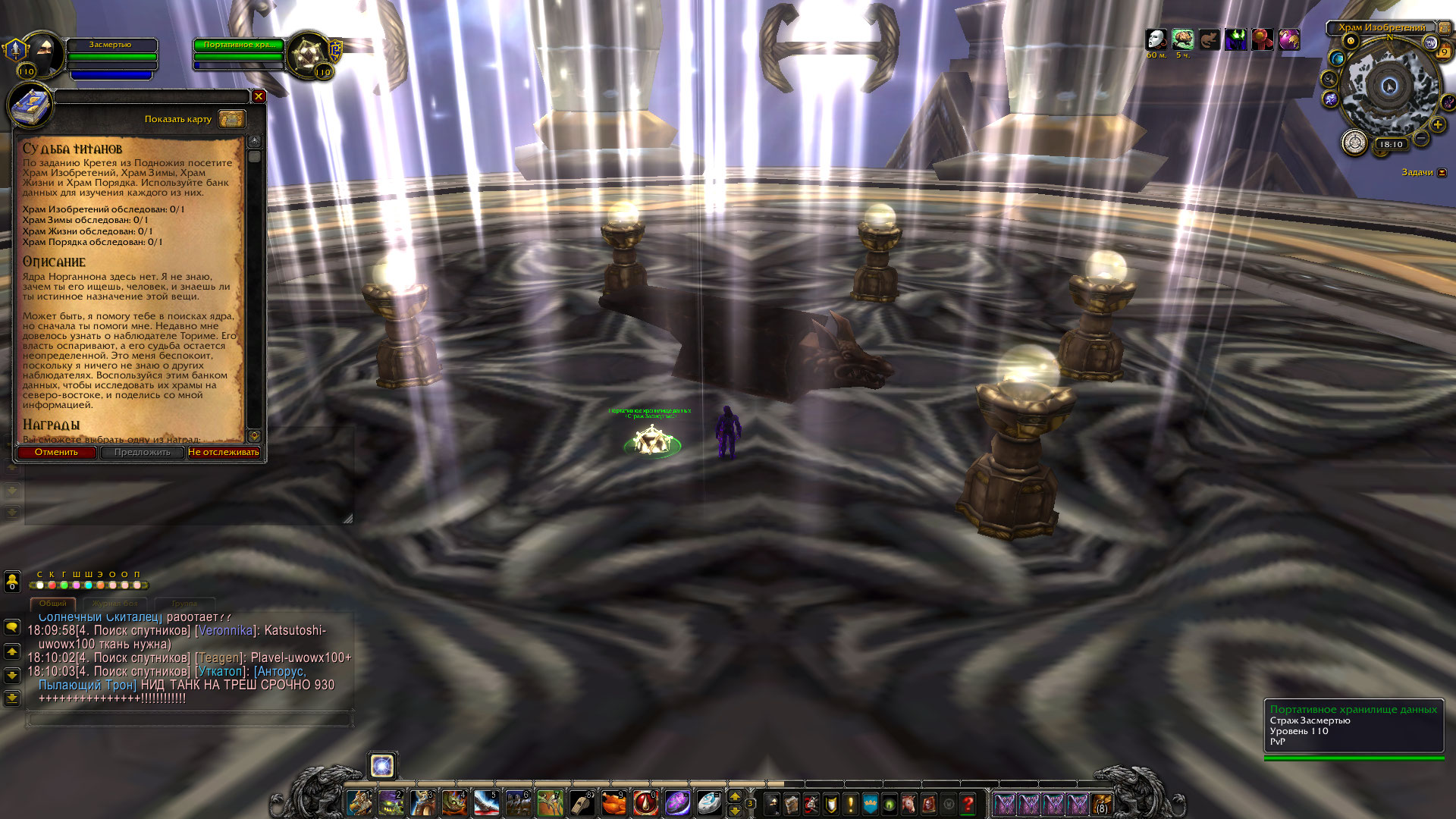Click the chat input field
The height and width of the screenshot is (819, 1456).
pos(190,717)
